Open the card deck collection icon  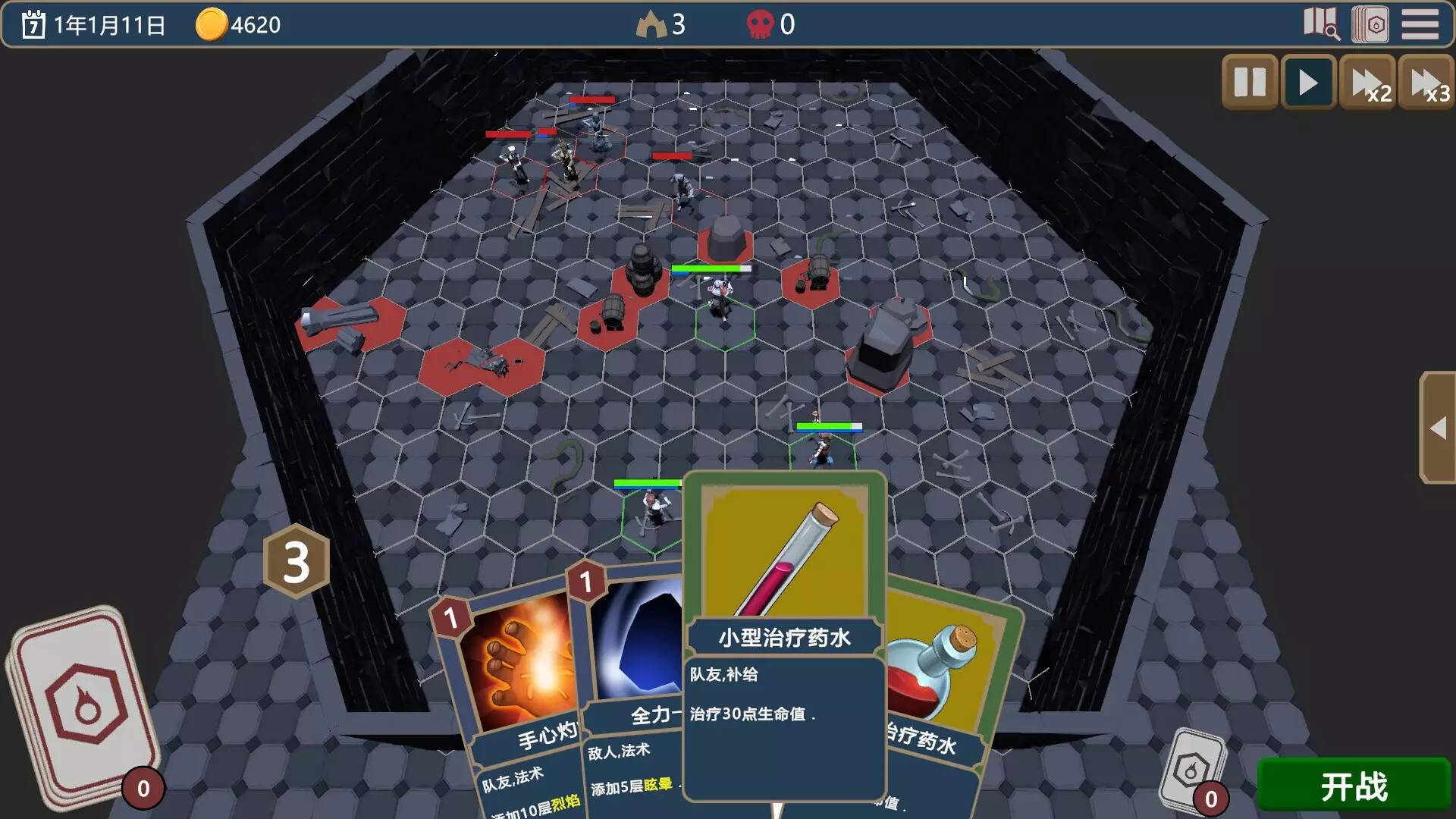1371,25
